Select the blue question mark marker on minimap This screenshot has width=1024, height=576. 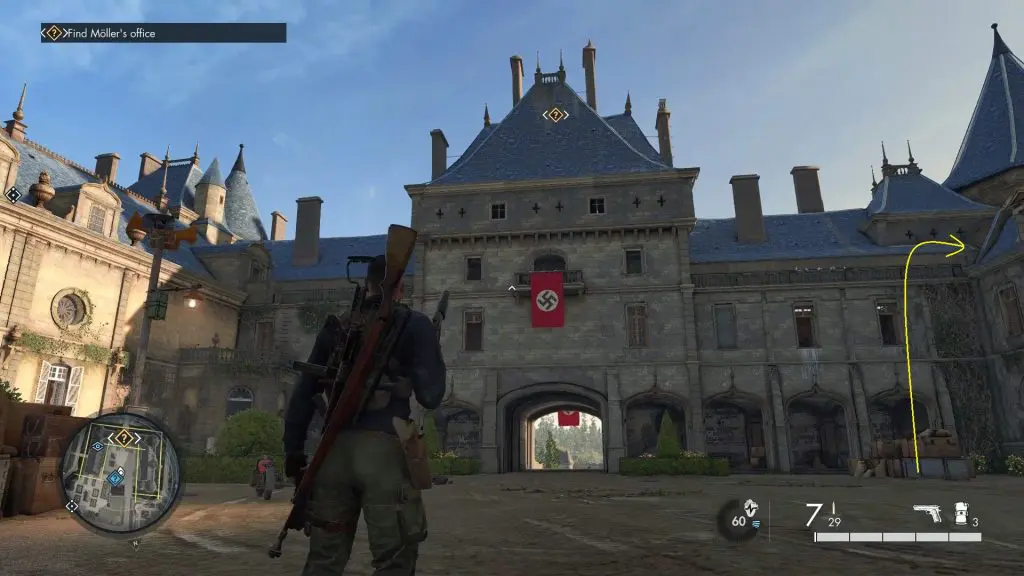click(x=116, y=478)
